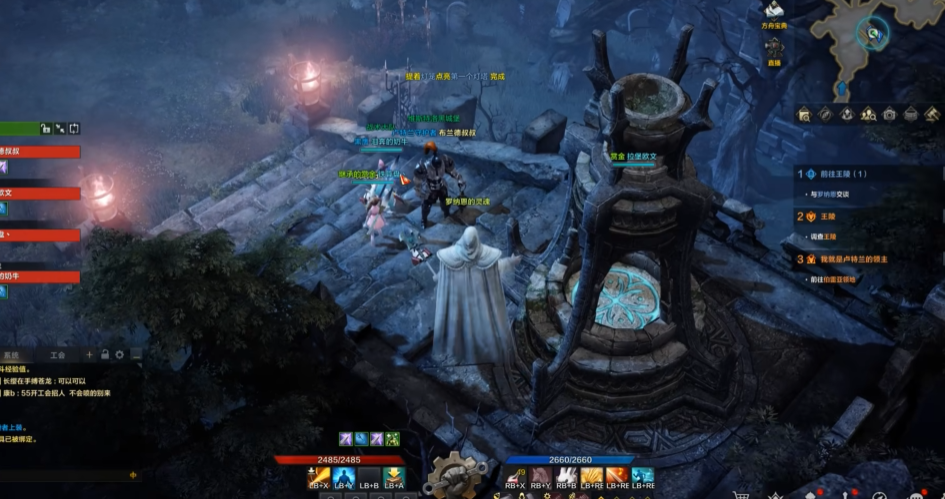Switch to the 工会 guild chat tab

(x=57, y=355)
